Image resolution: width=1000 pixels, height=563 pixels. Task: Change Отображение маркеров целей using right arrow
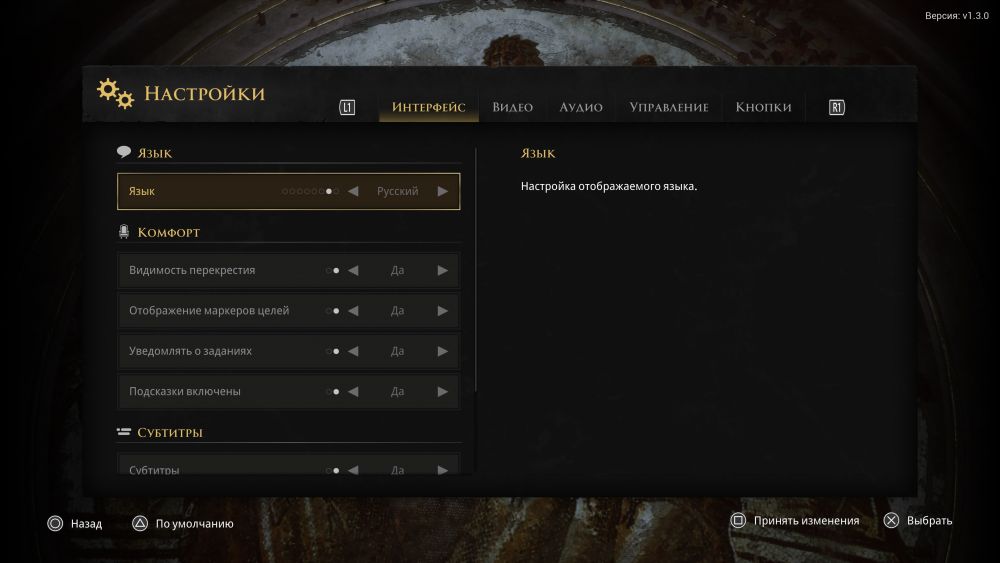click(443, 311)
